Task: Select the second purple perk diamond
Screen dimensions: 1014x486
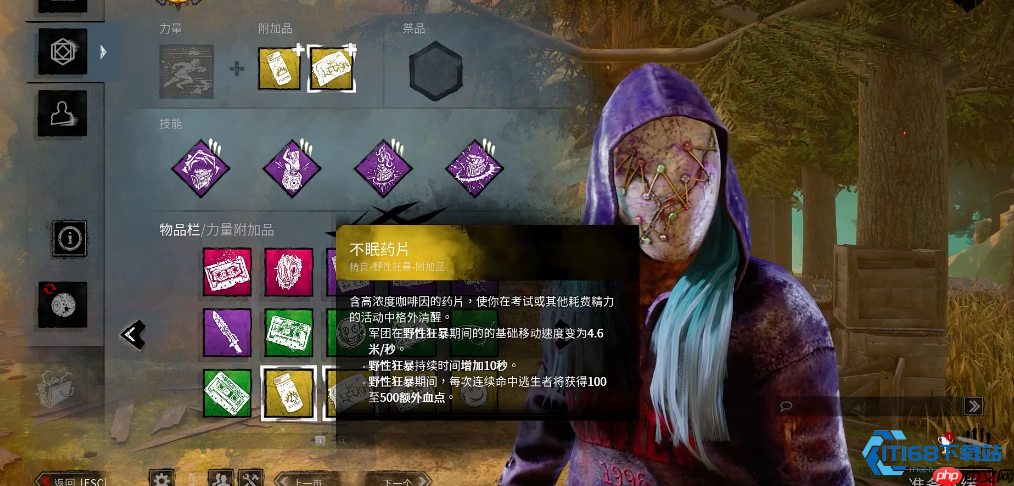Action: [290, 167]
